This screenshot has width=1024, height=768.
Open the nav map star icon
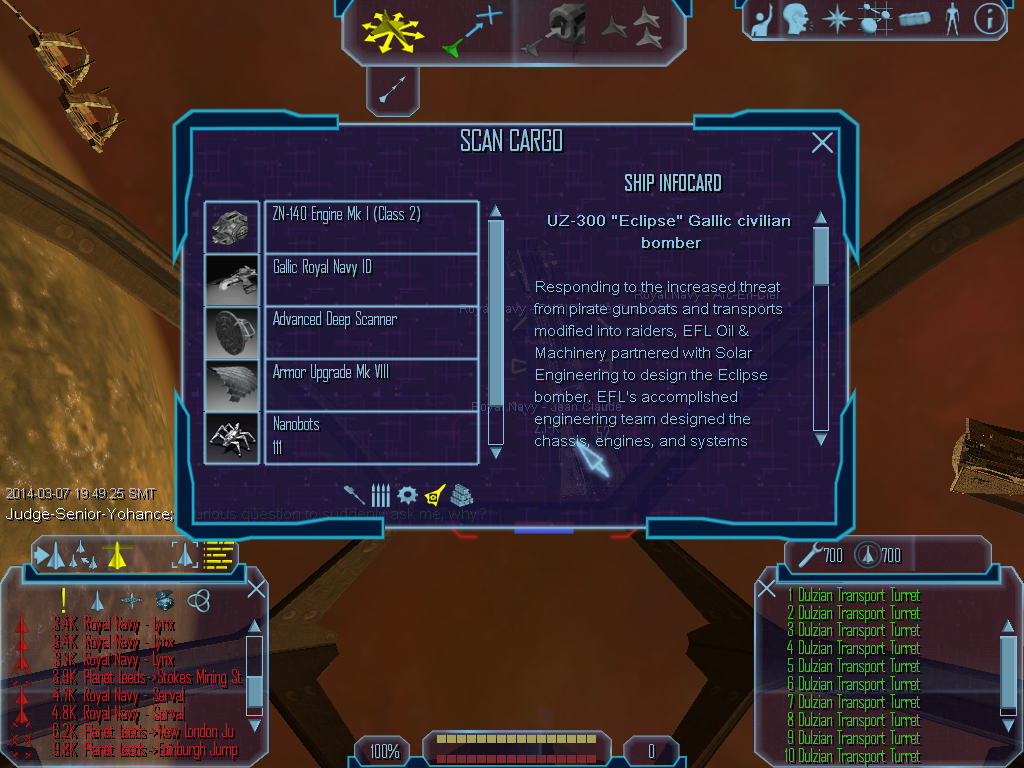[835, 19]
